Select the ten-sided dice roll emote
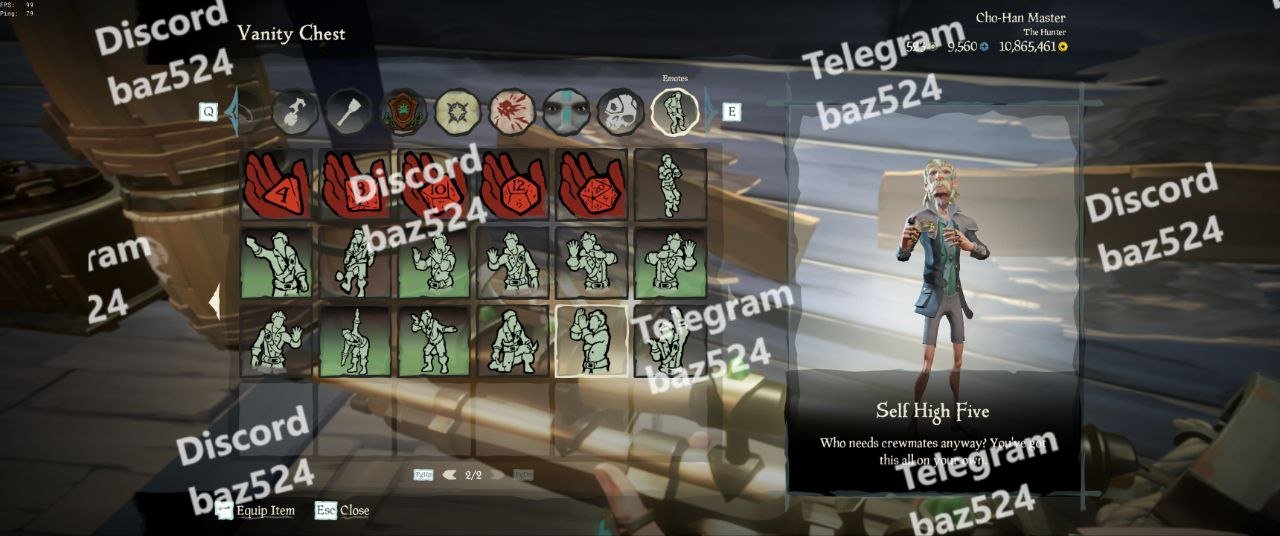 (434, 184)
